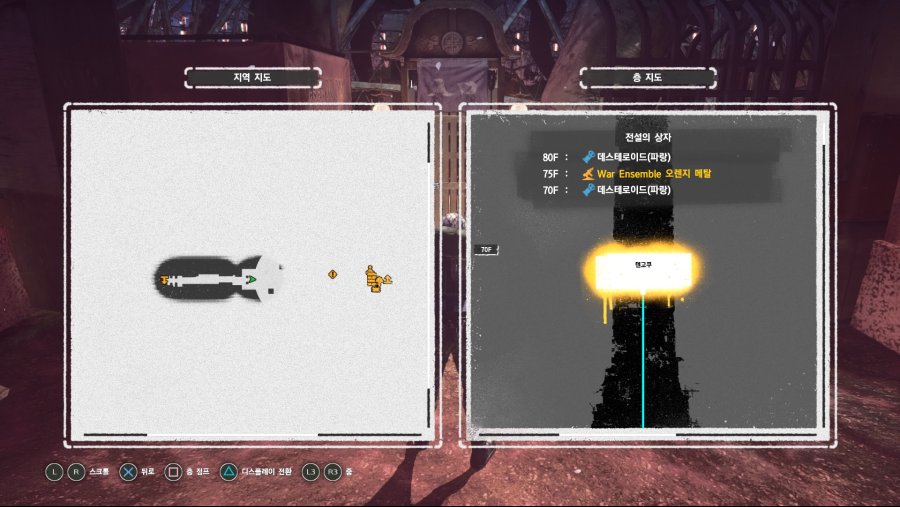Click the 70F floor label tag
Viewport: 900px width, 507px height.
click(x=487, y=250)
